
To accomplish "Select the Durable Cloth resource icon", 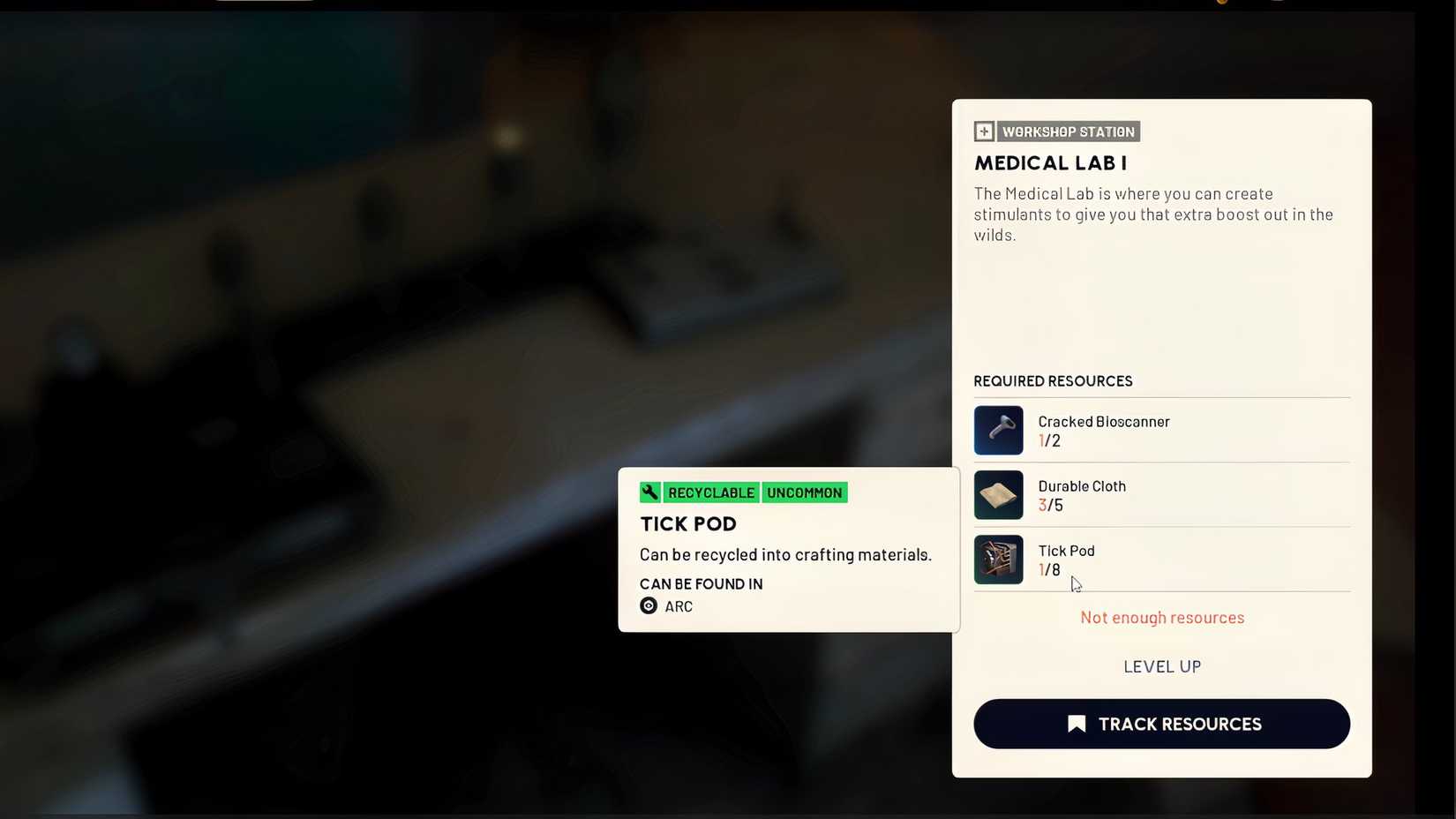I will coord(998,495).
